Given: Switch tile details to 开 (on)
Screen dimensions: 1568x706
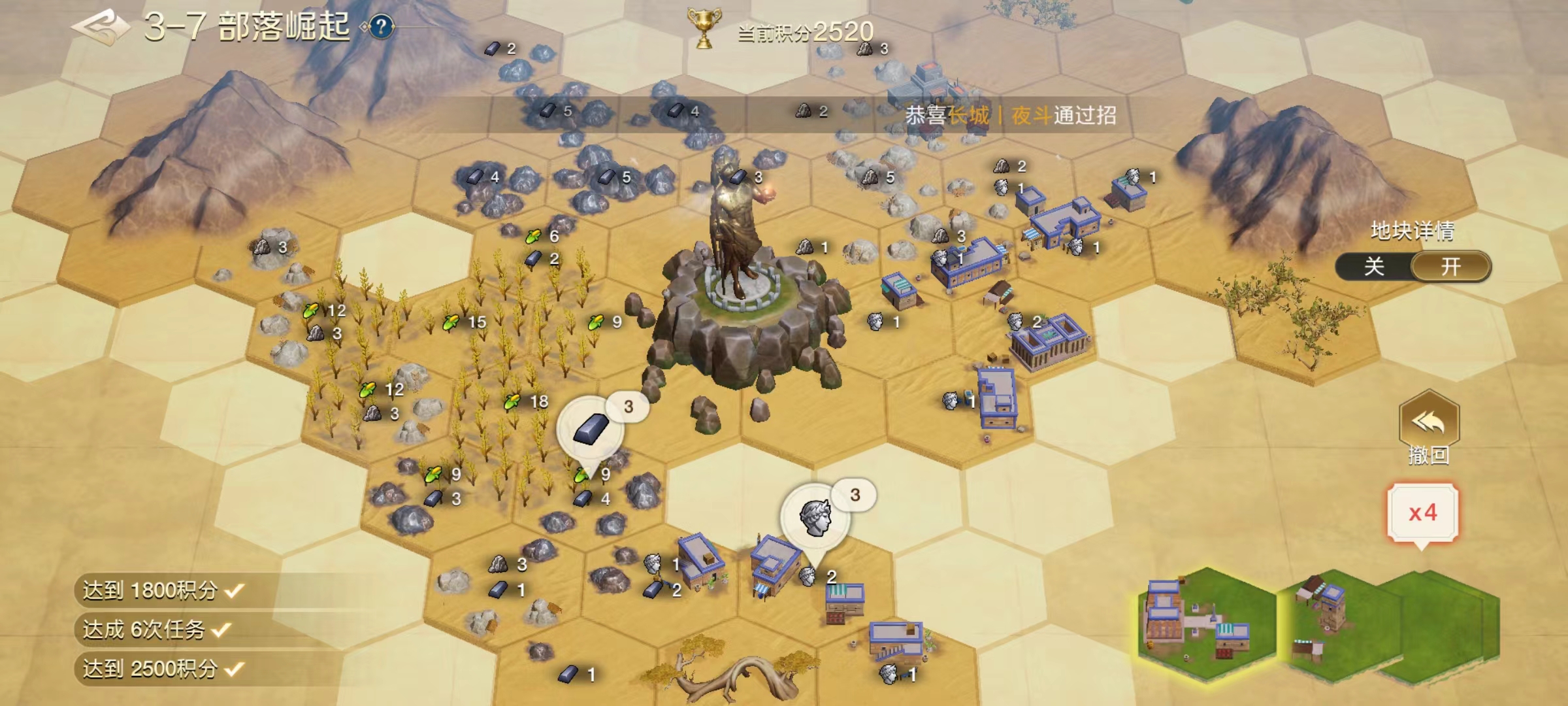Looking at the screenshot, I should 1450,267.
